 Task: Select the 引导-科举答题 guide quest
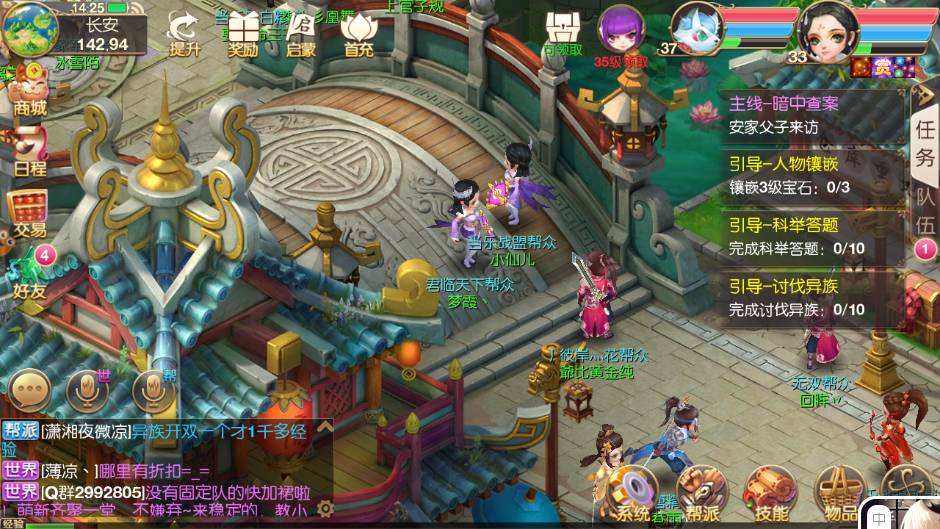pyautogui.click(x=812, y=236)
